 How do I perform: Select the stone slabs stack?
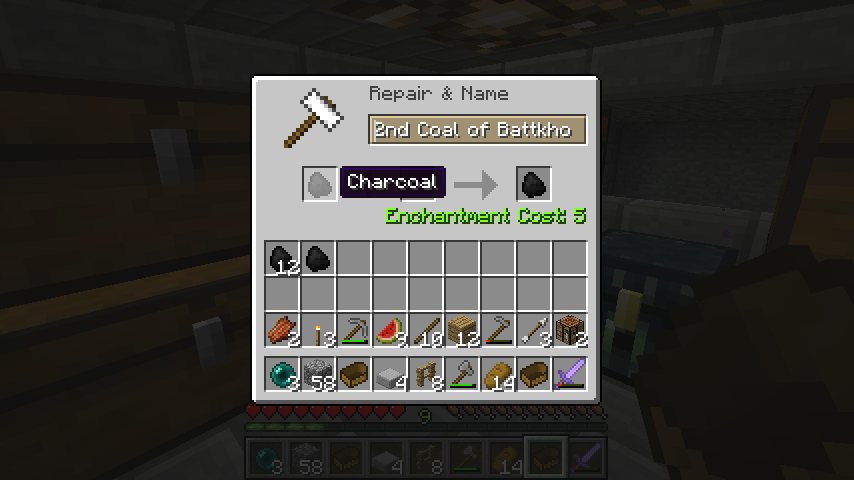pyautogui.click(x=390, y=375)
